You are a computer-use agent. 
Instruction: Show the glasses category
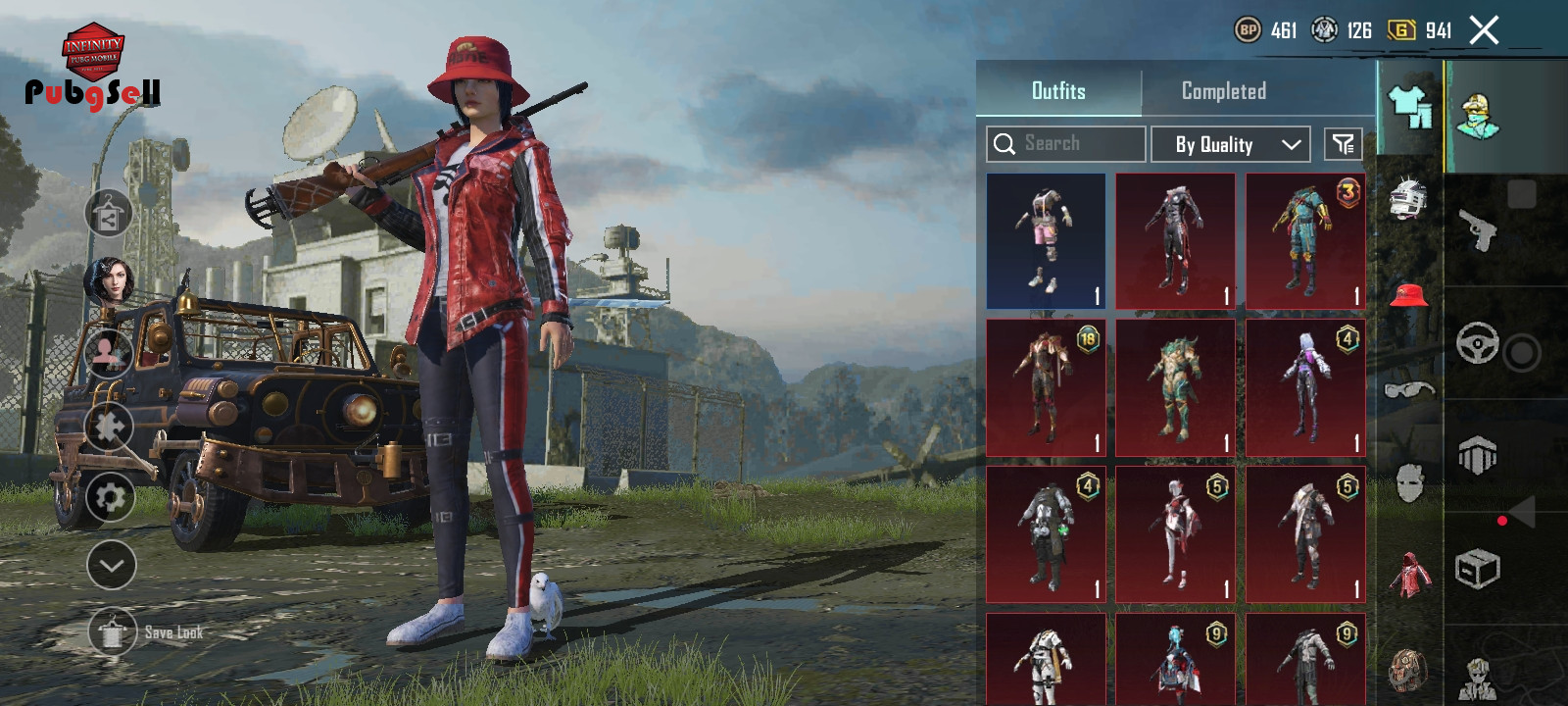[1408, 390]
